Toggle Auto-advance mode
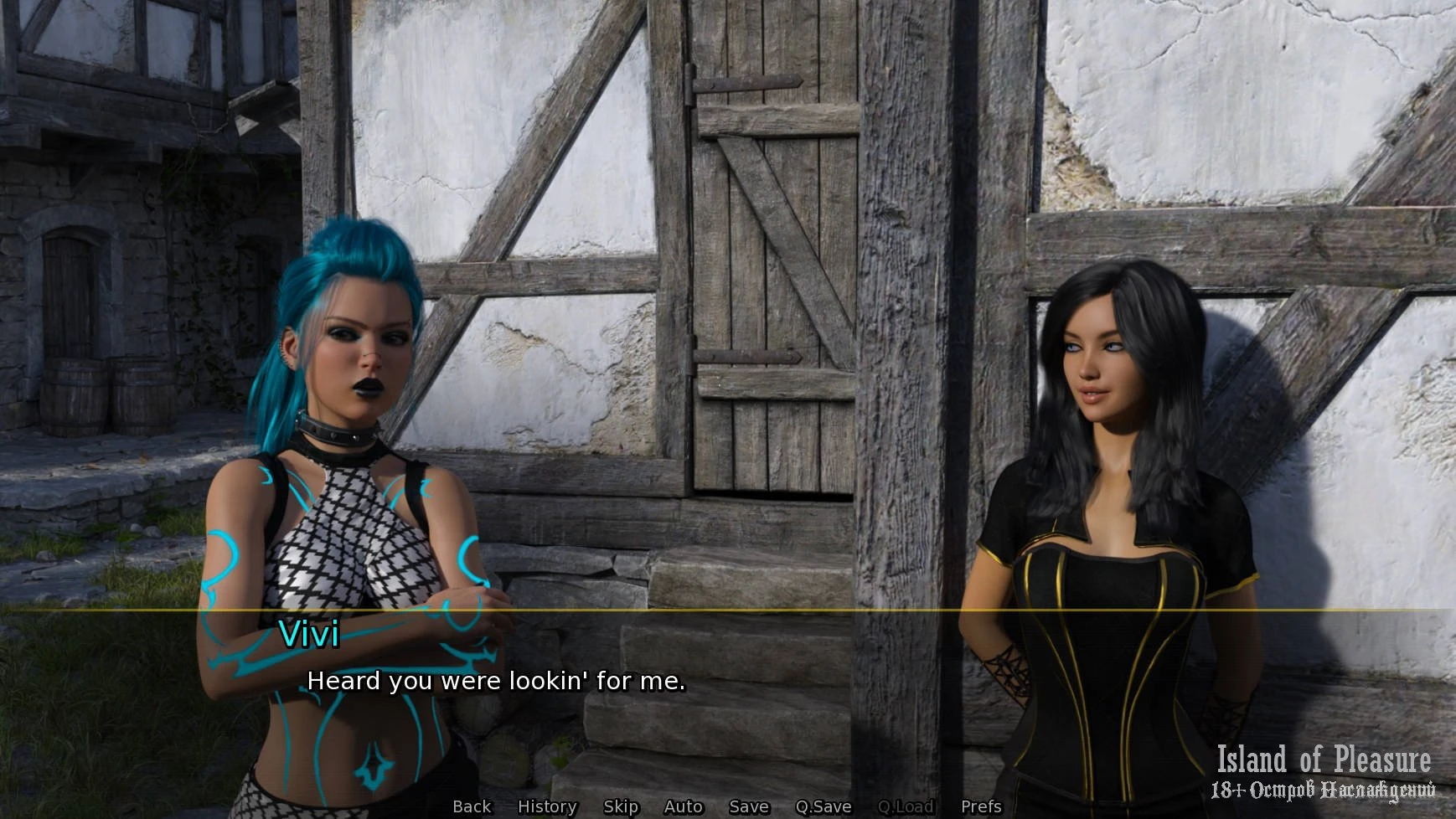Viewport: 1456px width, 819px height. click(683, 806)
